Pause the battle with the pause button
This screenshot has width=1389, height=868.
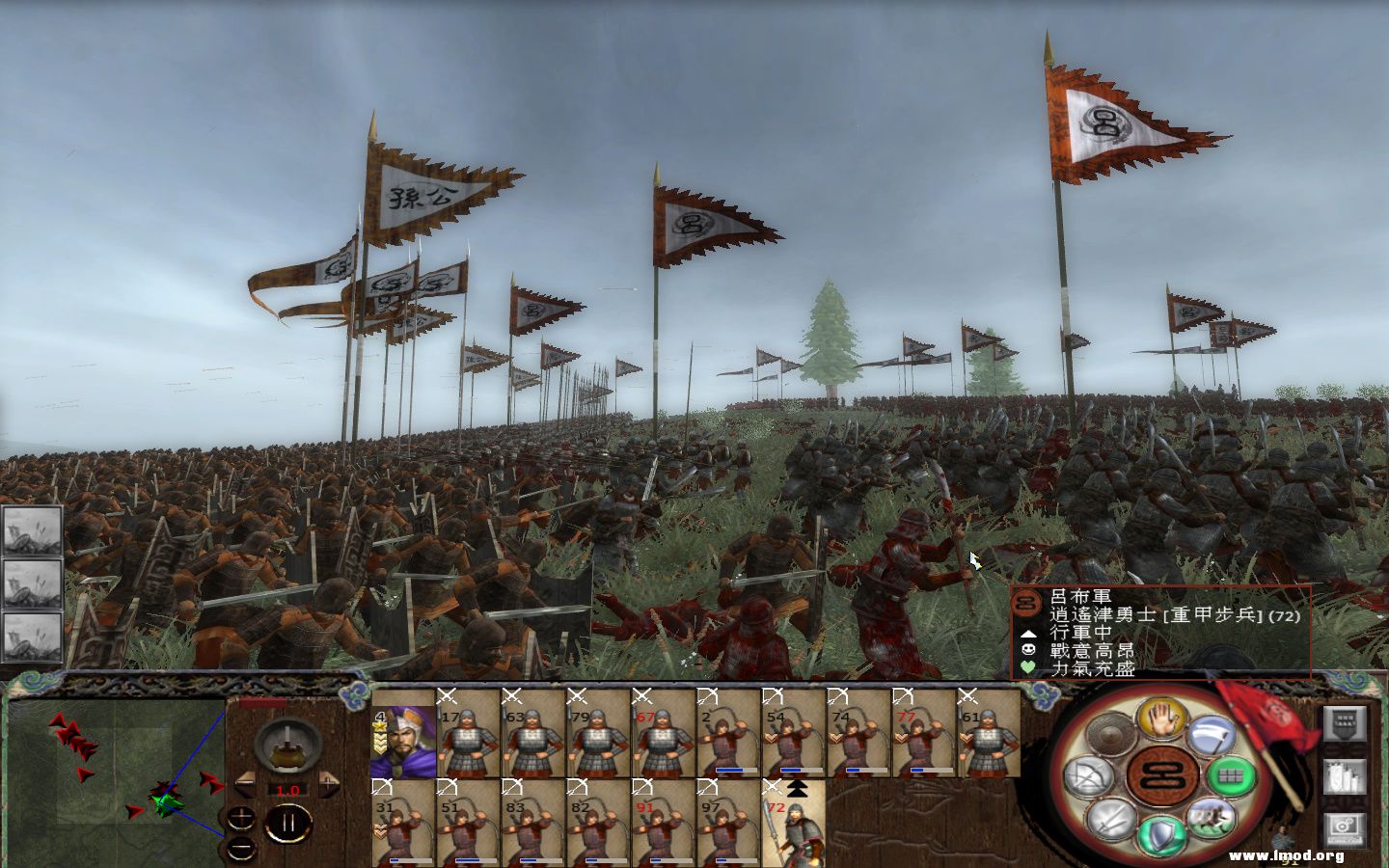coord(289,822)
